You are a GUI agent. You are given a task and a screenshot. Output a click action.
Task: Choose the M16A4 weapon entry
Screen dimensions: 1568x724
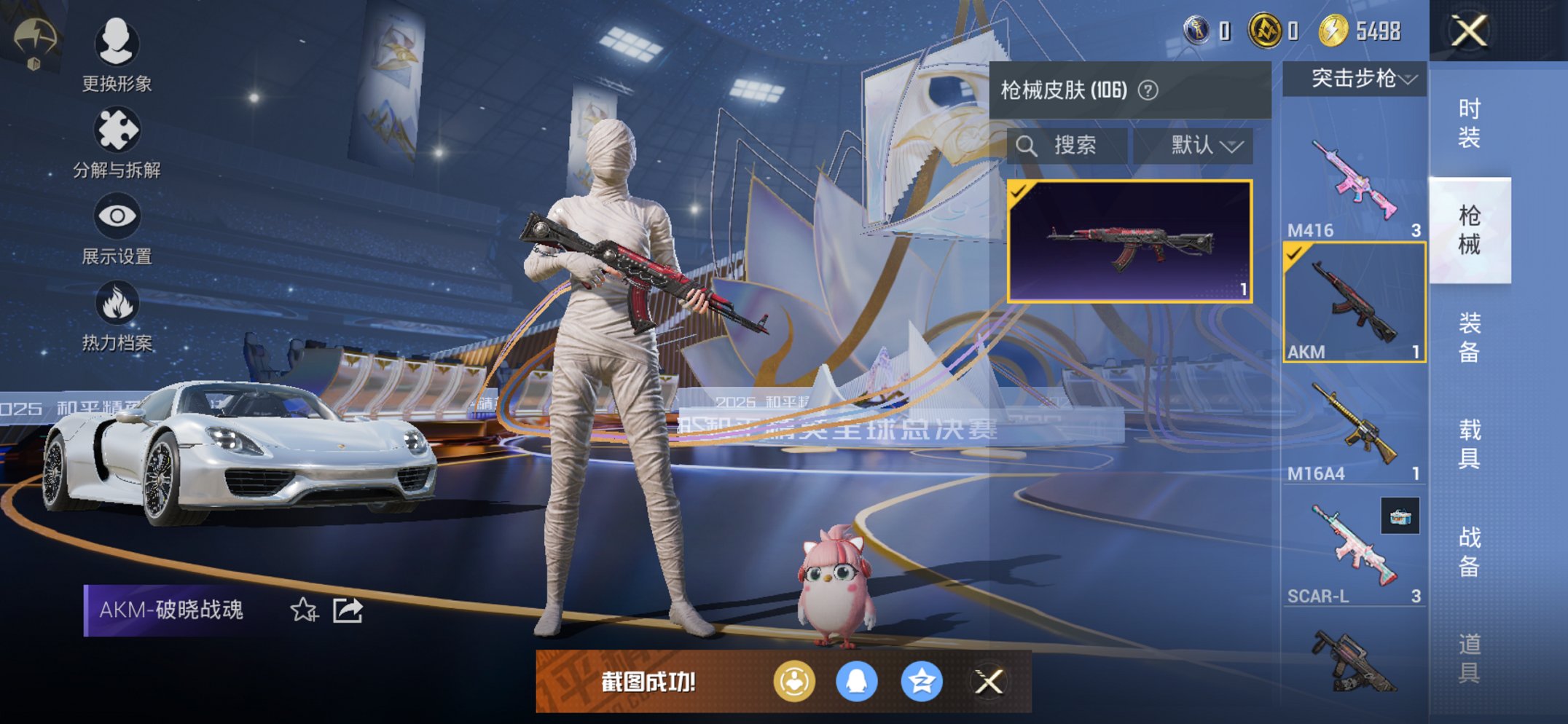pos(1354,425)
